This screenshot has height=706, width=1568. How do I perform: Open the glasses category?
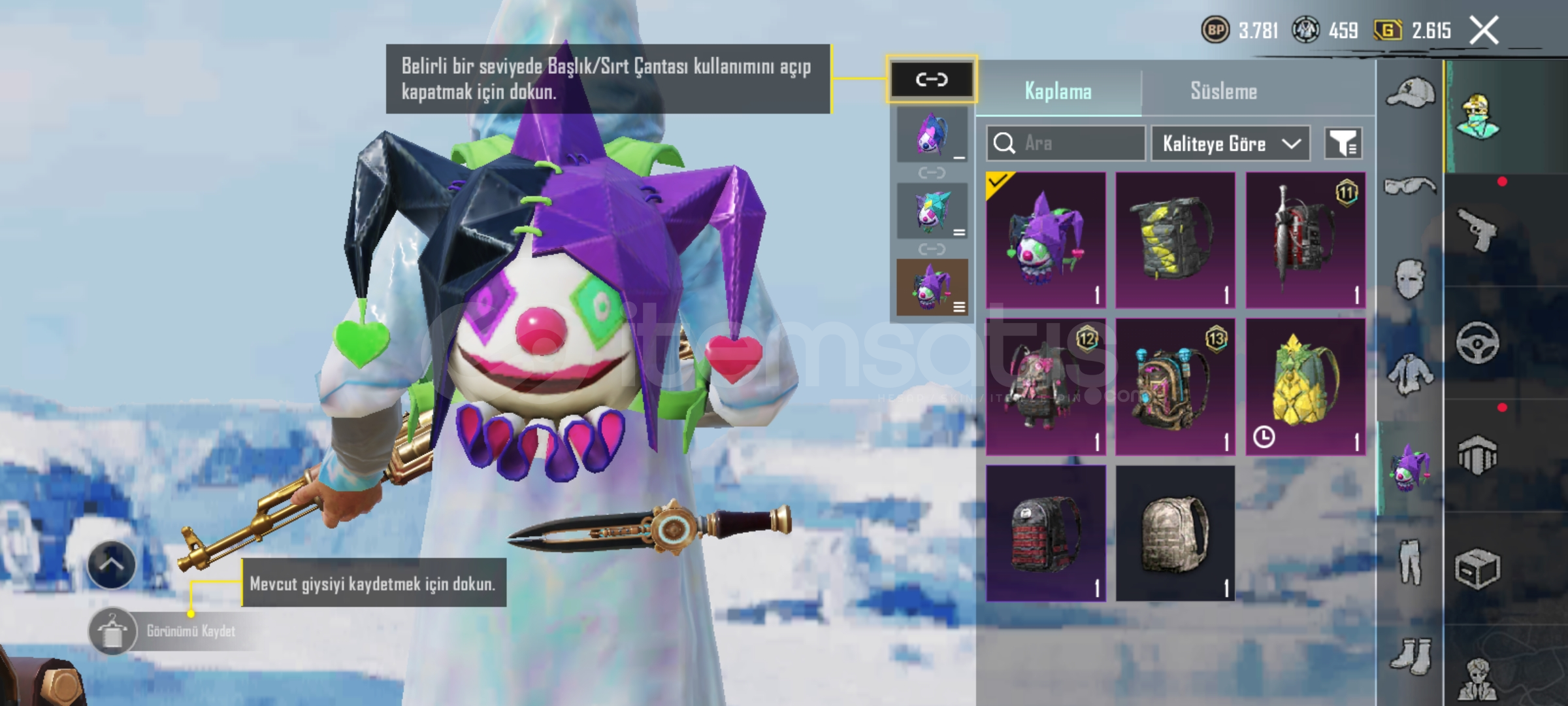[x=1410, y=186]
